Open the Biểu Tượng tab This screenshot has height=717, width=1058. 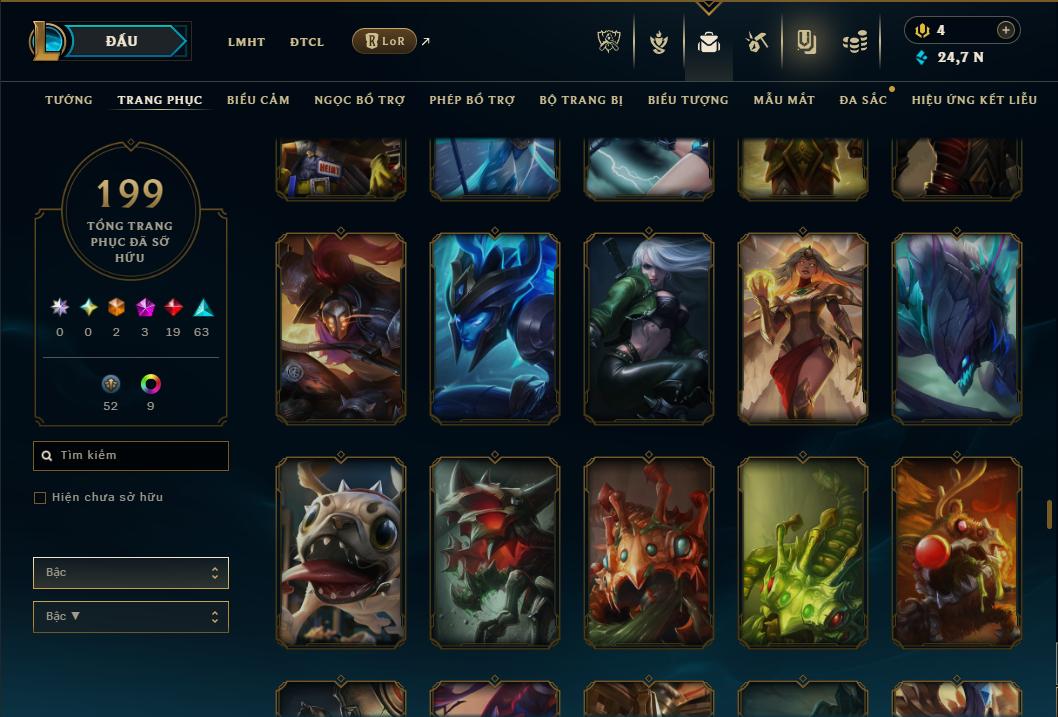pyautogui.click(x=688, y=100)
